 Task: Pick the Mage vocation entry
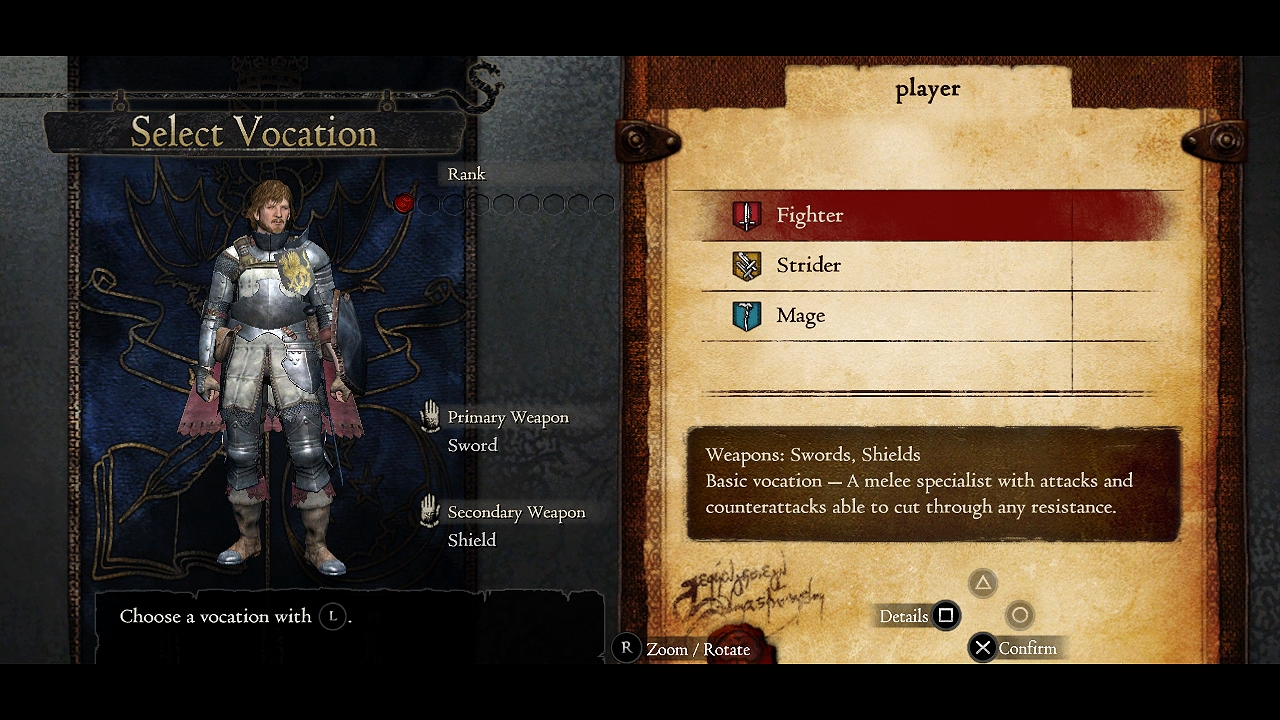click(x=800, y=316)
